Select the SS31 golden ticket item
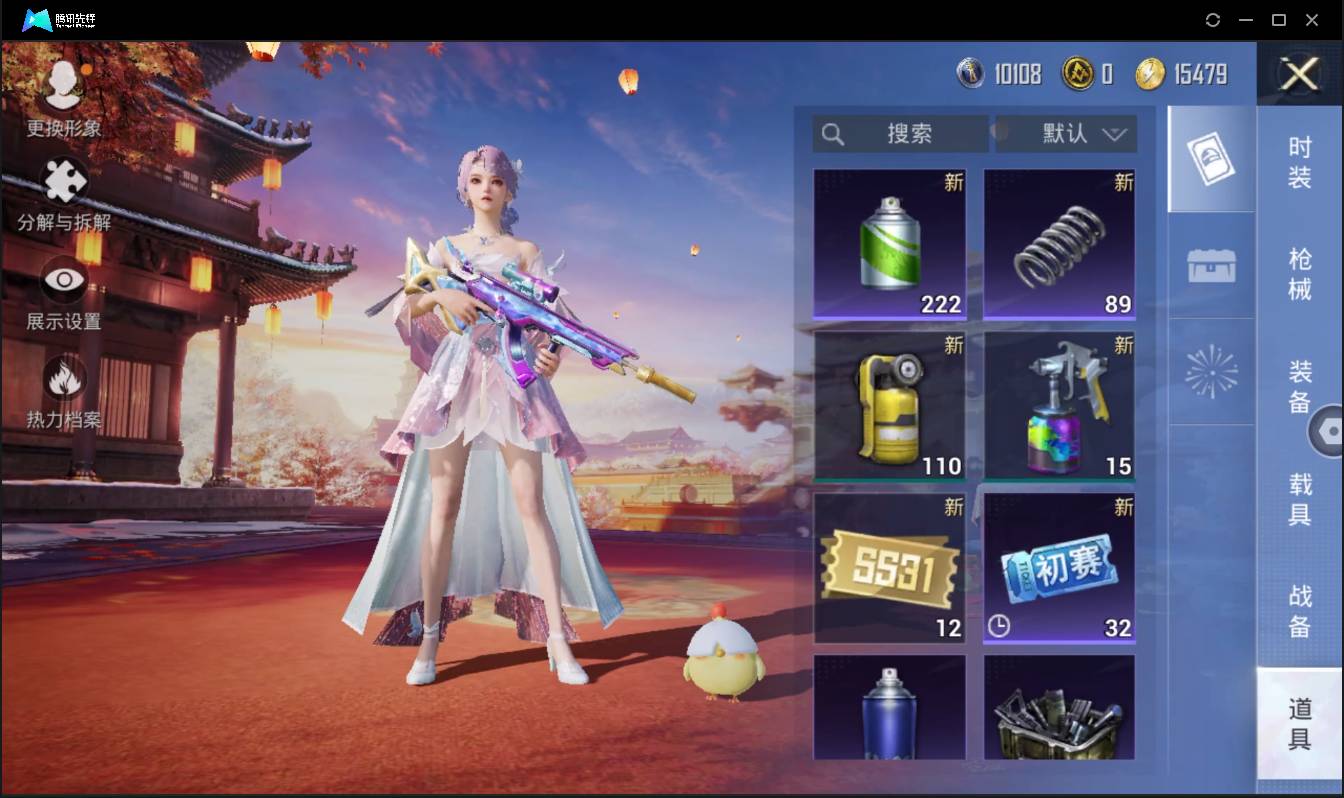 pos(889,567)
